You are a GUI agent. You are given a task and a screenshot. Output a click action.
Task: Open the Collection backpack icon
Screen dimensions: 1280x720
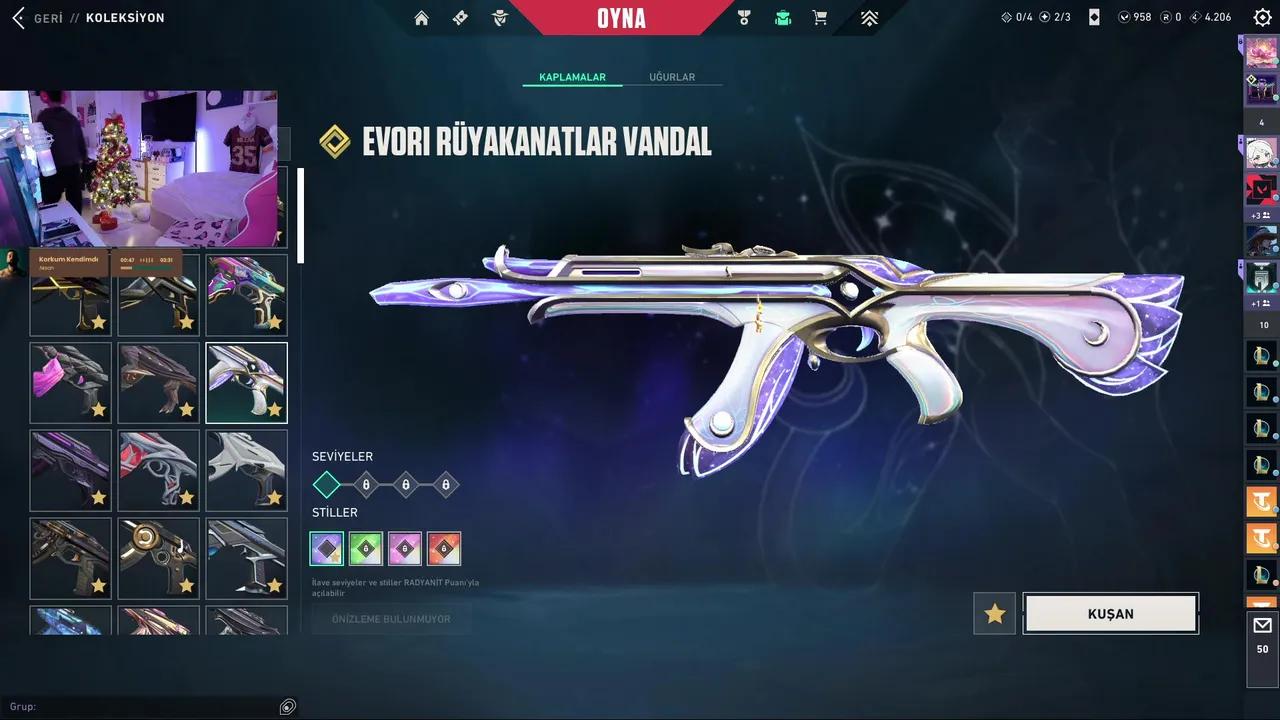pyautogui.click(x=783, y=18)
